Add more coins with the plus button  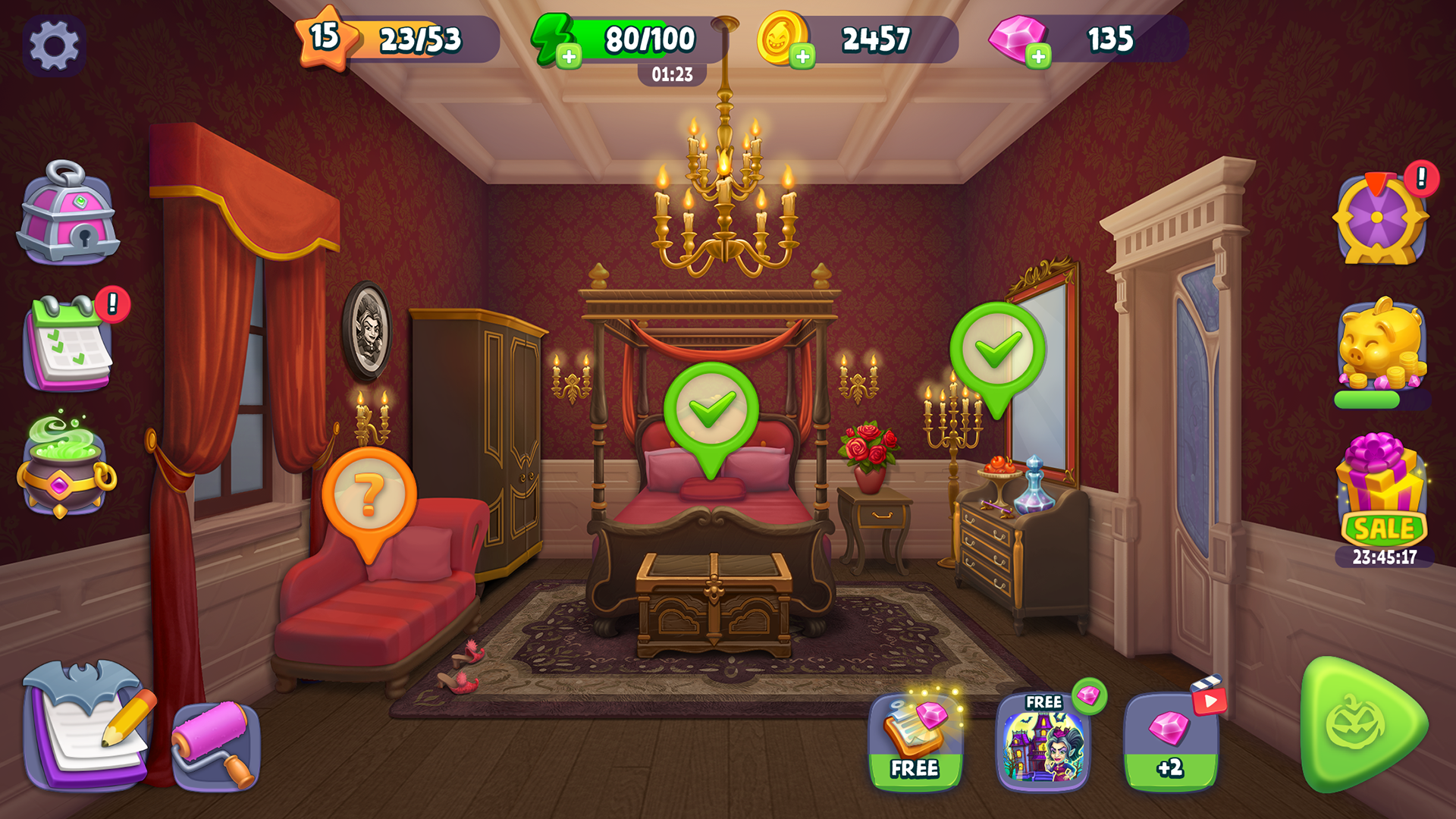pos(803,55)
